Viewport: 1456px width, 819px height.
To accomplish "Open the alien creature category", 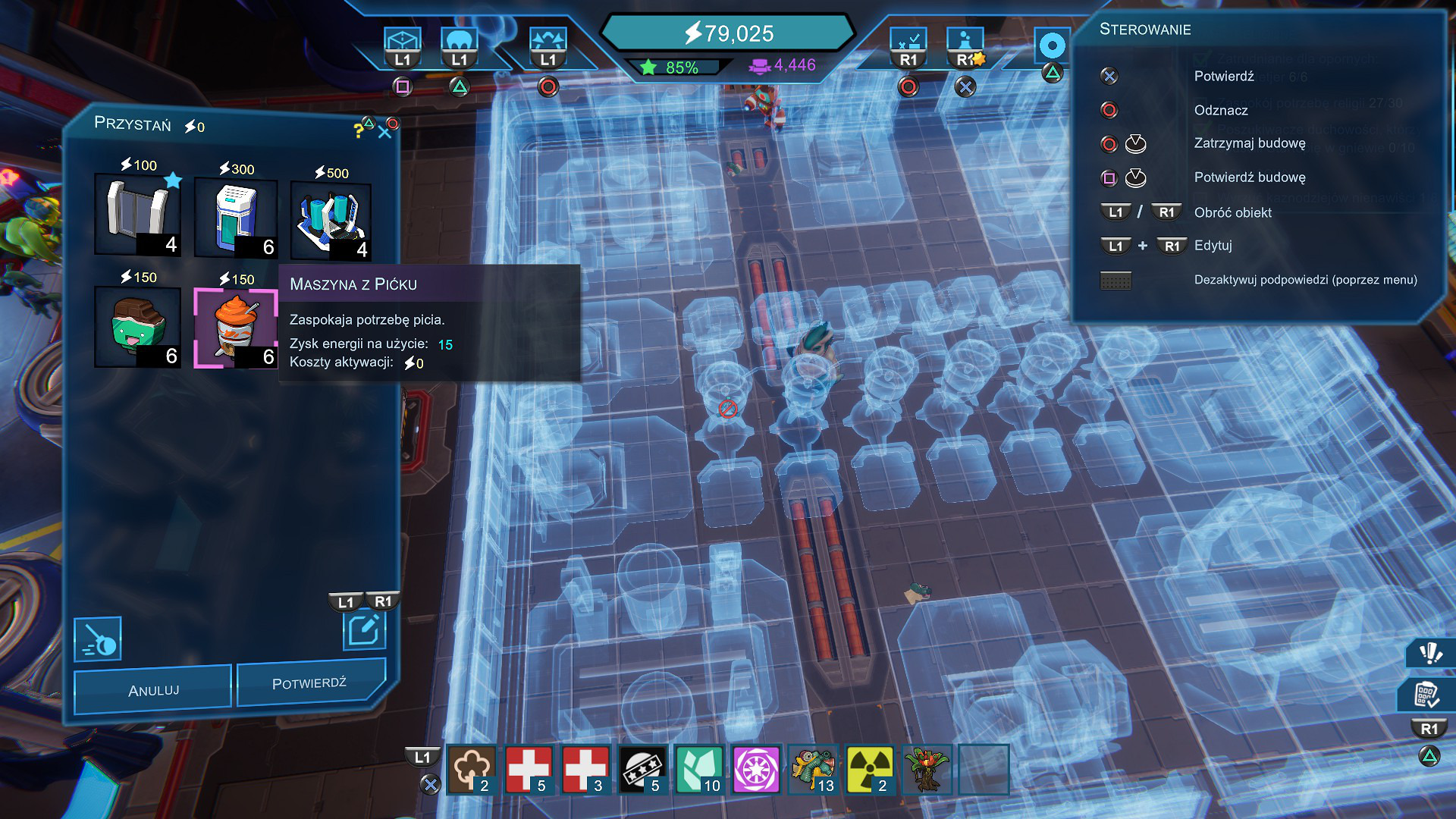I will point(813,770).
